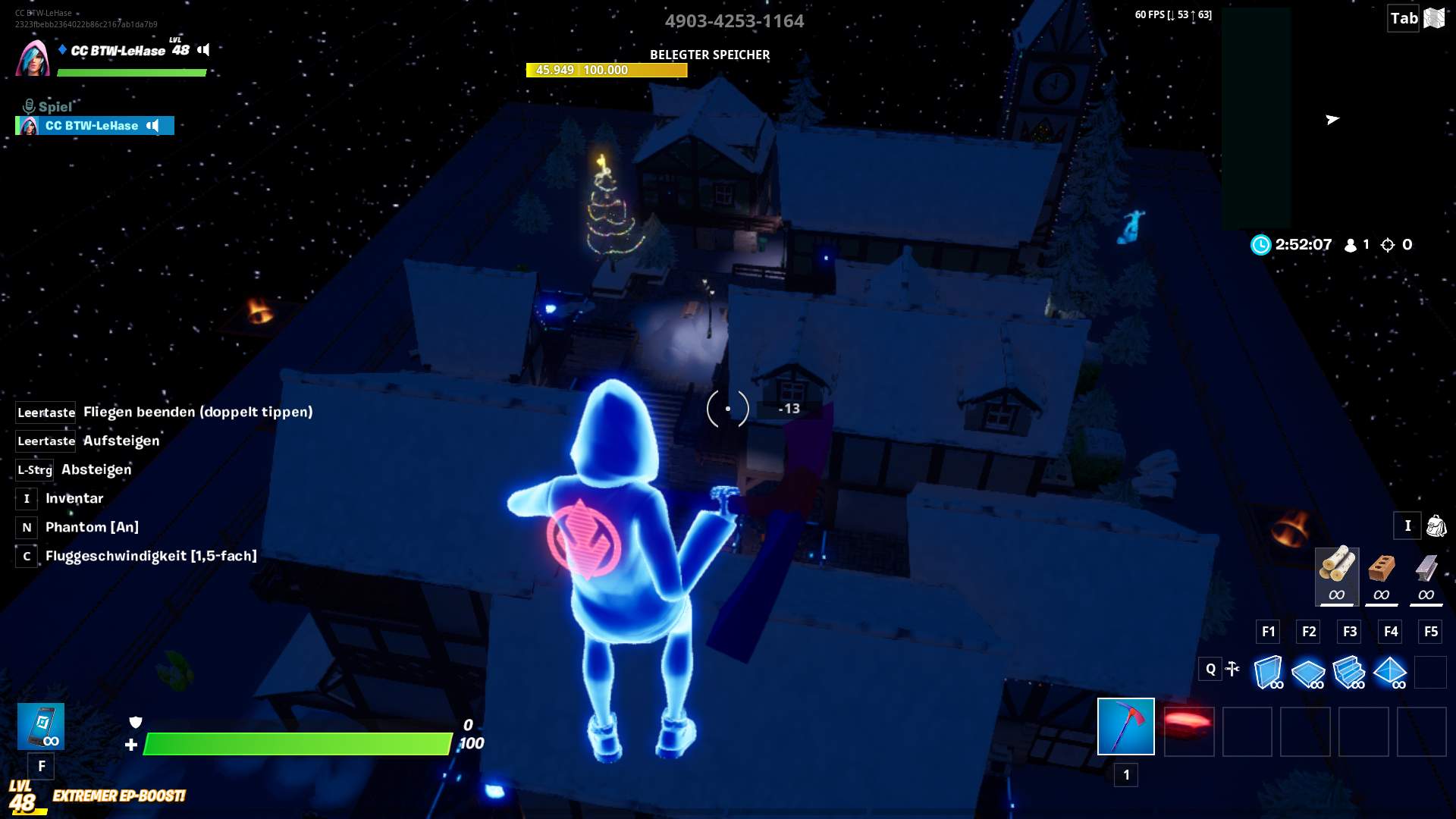Click the dark minimap panel

point(1256,118)
